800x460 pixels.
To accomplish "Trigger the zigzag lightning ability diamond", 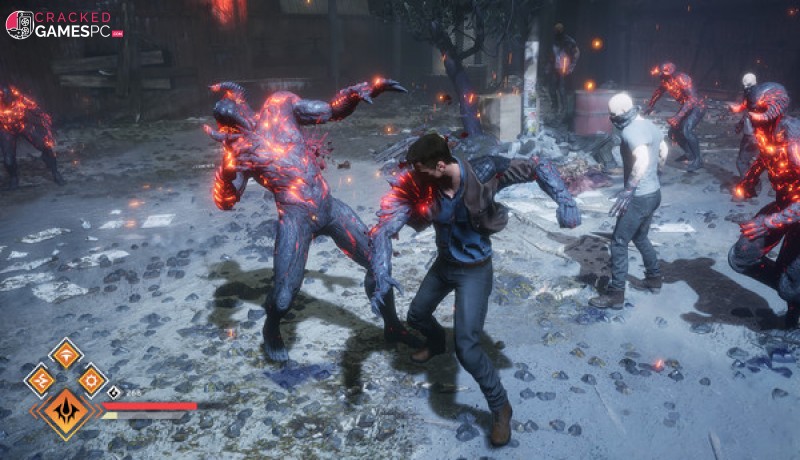I will 40,380.
